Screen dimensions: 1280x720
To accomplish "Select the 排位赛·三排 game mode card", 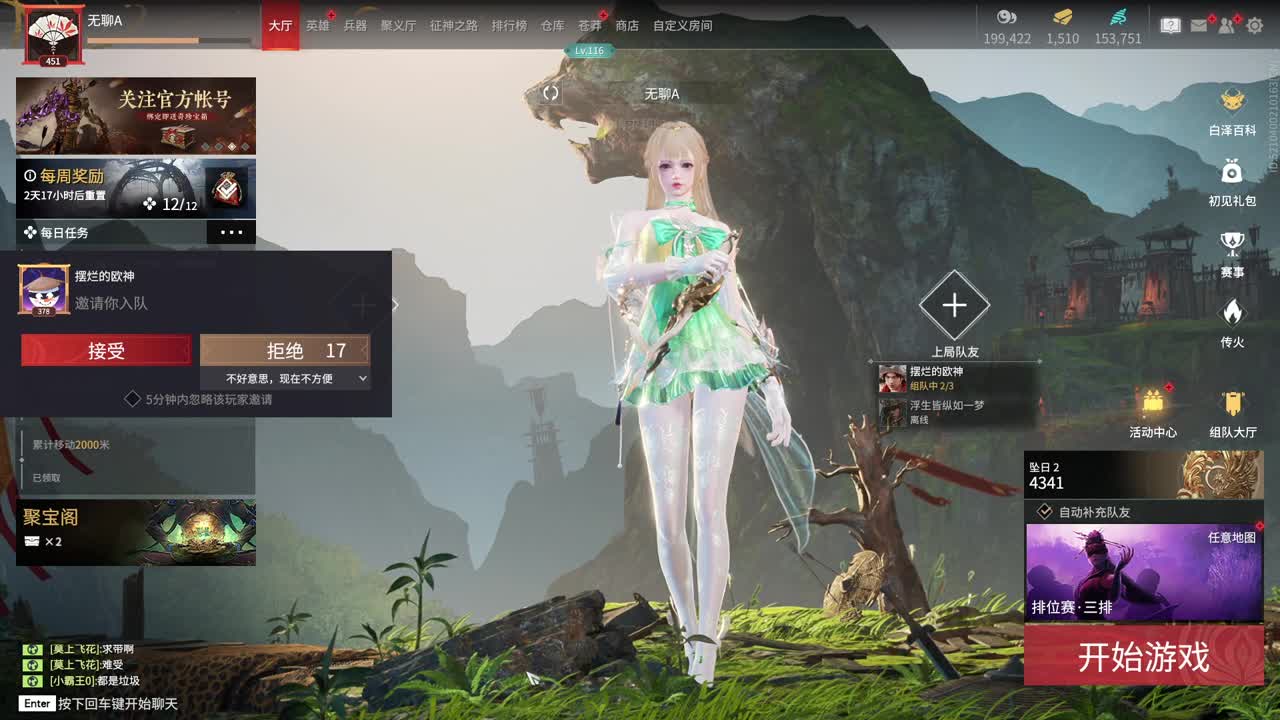I will pyautogui.click(x=1143, y=572).
